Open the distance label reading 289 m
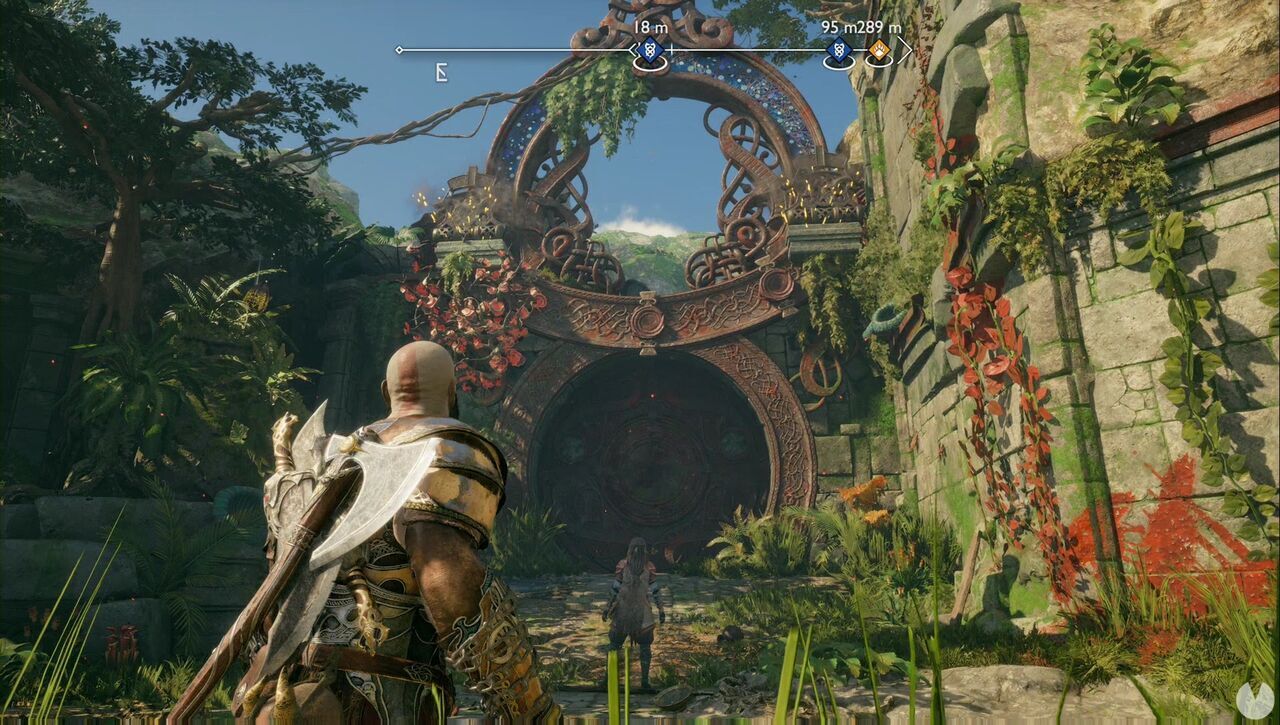Image resolution: width=1280 pixels, height=725 pixels. click(878, 26)
